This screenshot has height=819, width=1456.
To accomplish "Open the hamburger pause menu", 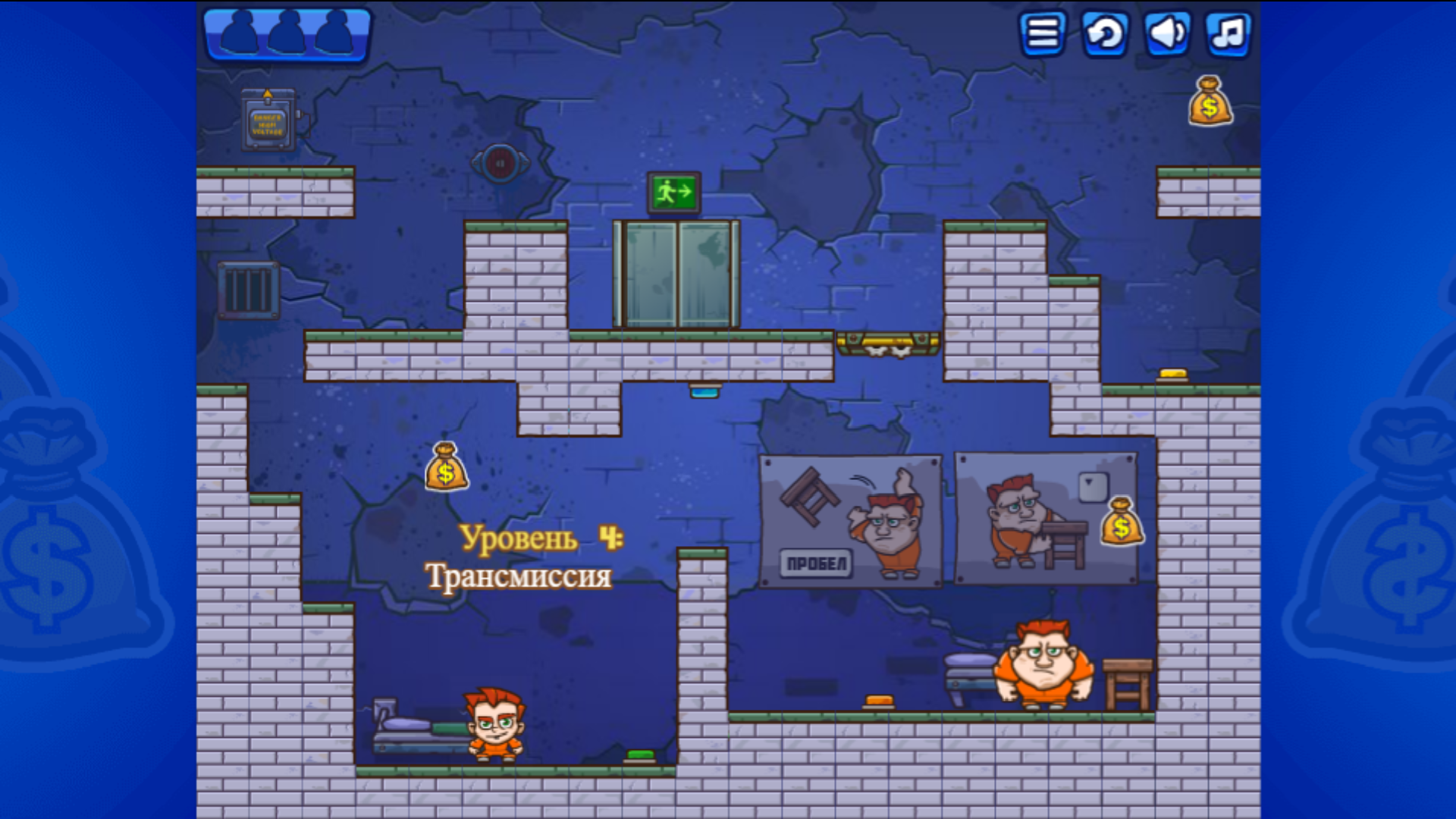I will tap(1042, 34).
